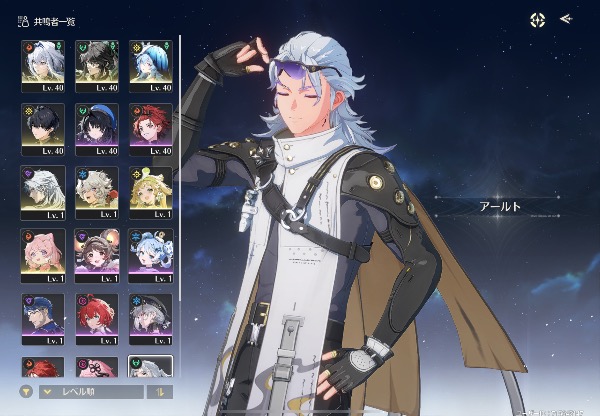The image size is (600, 416).
Task: Pick the black-haired resonator wearing a blue beret
Action: (x=96, y=126)
